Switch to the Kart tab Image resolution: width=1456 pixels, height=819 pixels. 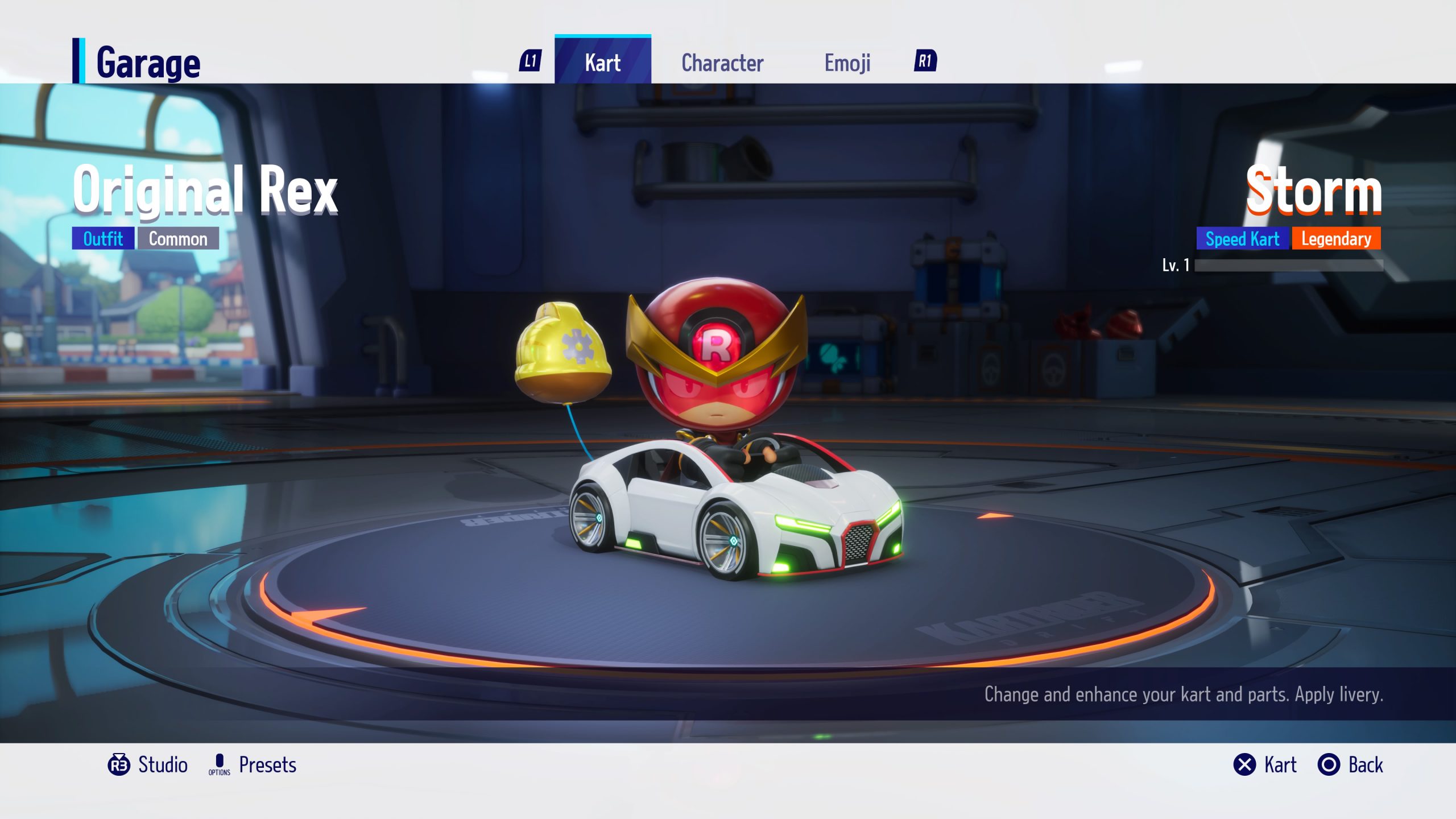(602, 62)
